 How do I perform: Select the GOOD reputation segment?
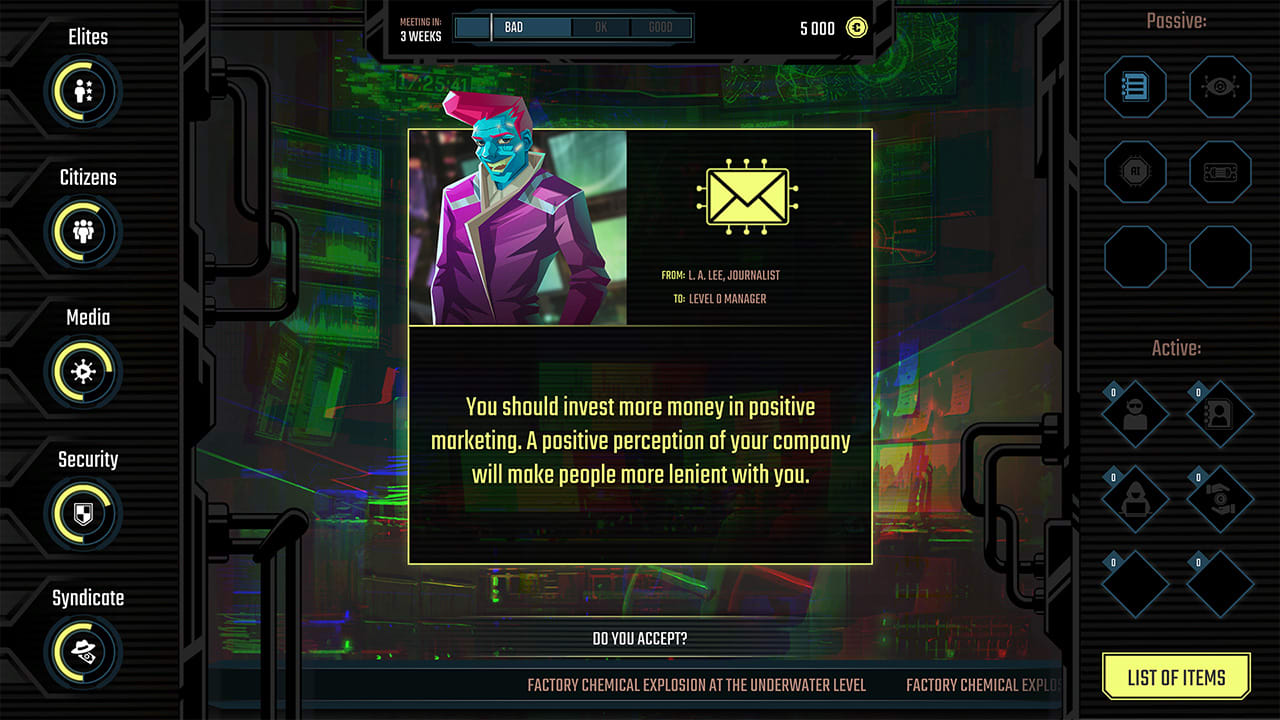click(x=661, y=27)
